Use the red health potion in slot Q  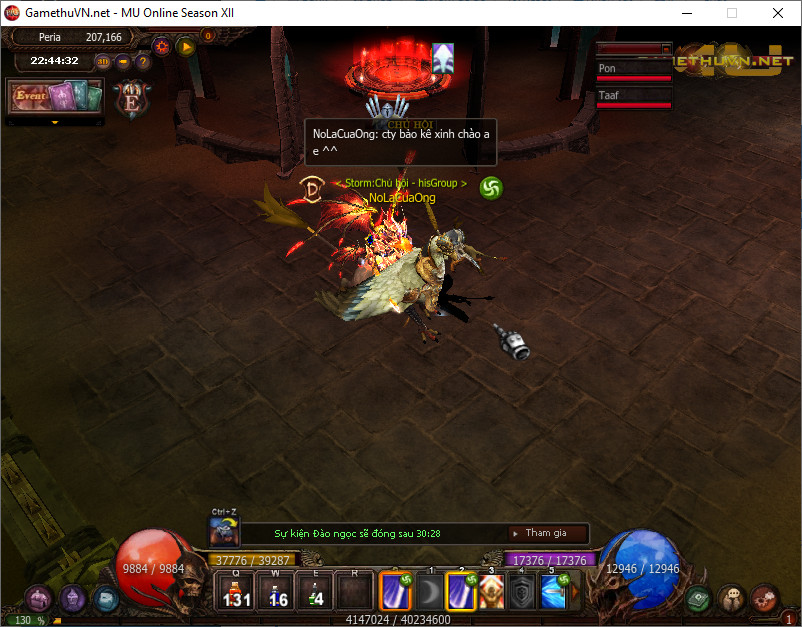pyautogui.click(x=236, y=591)
